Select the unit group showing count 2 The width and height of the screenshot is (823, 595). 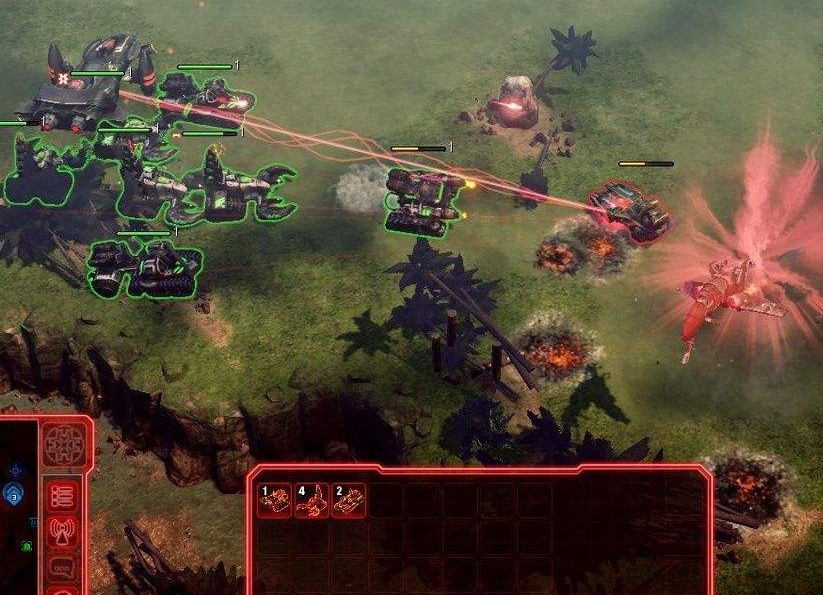pos(349,500)
